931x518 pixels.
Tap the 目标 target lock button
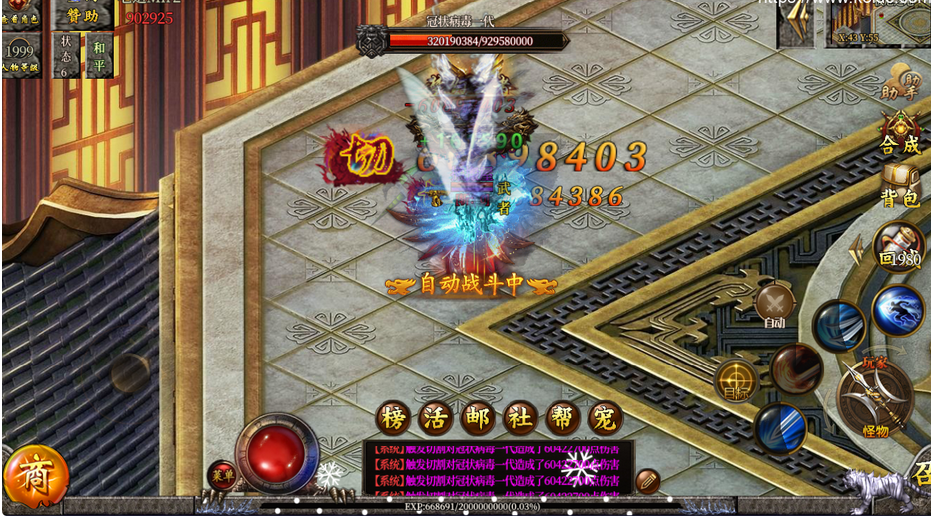[x=737, y=382]
